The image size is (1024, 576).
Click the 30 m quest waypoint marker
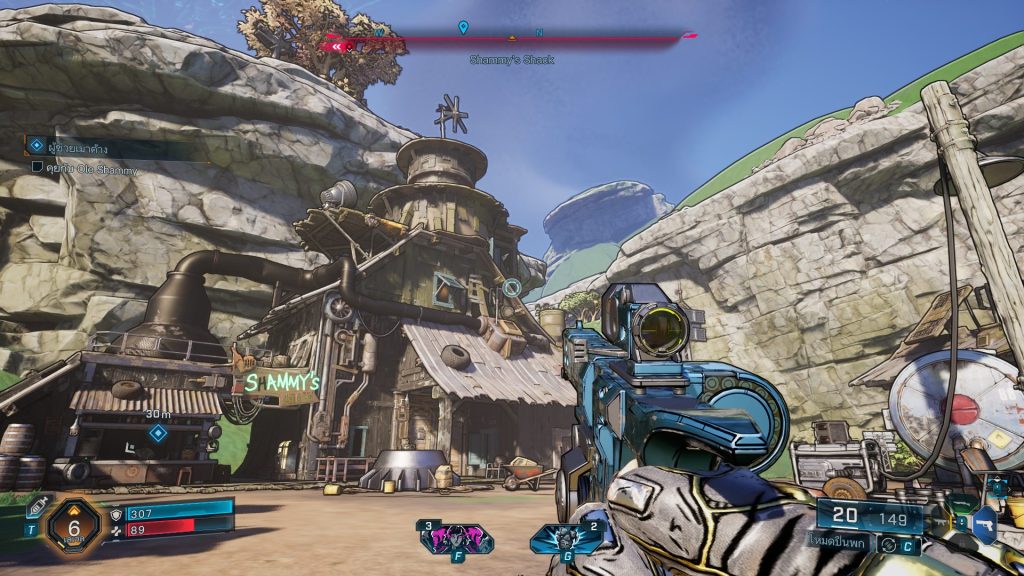tap(157, 433)
